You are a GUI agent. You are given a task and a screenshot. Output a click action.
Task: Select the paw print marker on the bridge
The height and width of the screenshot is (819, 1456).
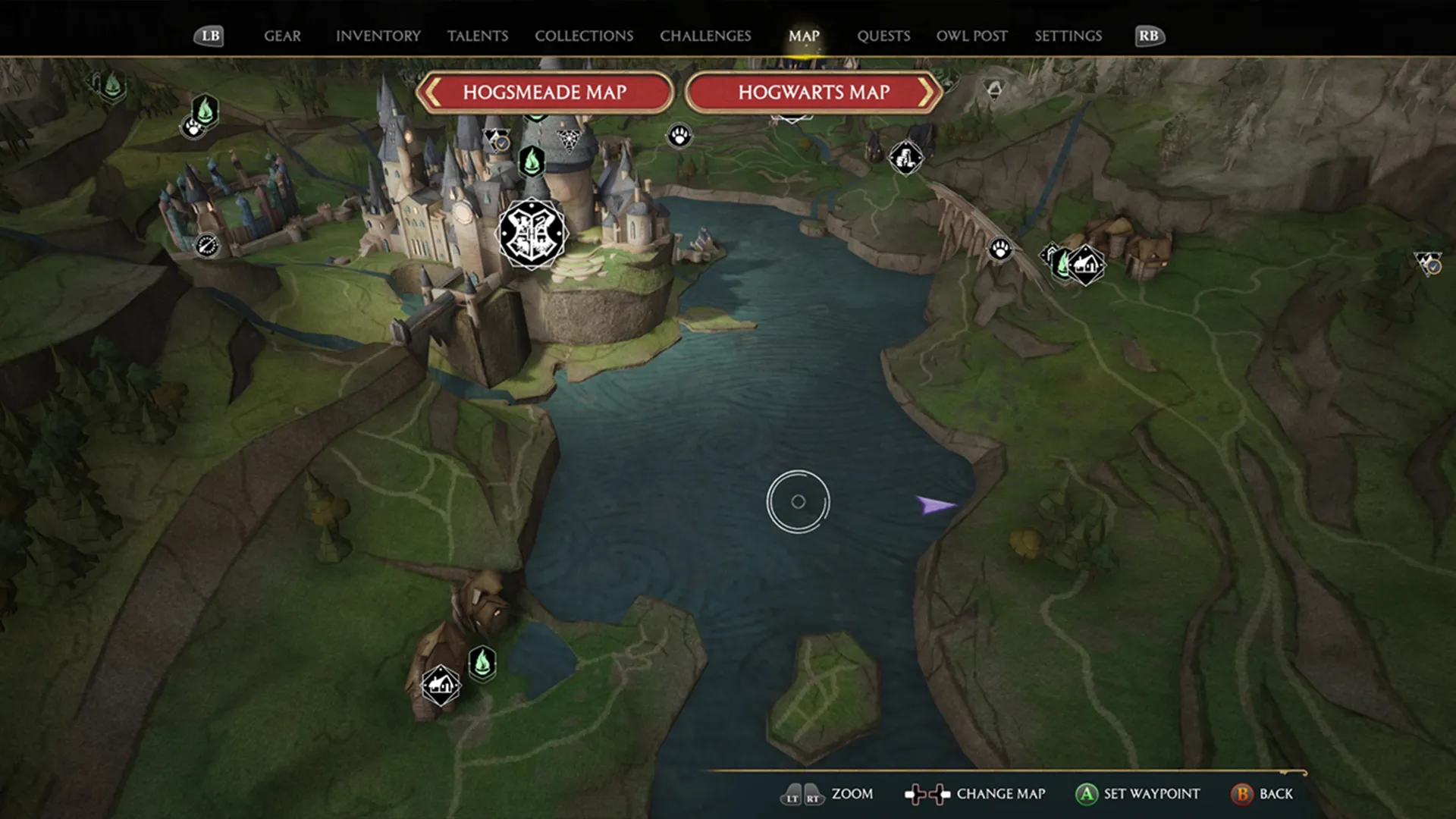[1000, 249]
